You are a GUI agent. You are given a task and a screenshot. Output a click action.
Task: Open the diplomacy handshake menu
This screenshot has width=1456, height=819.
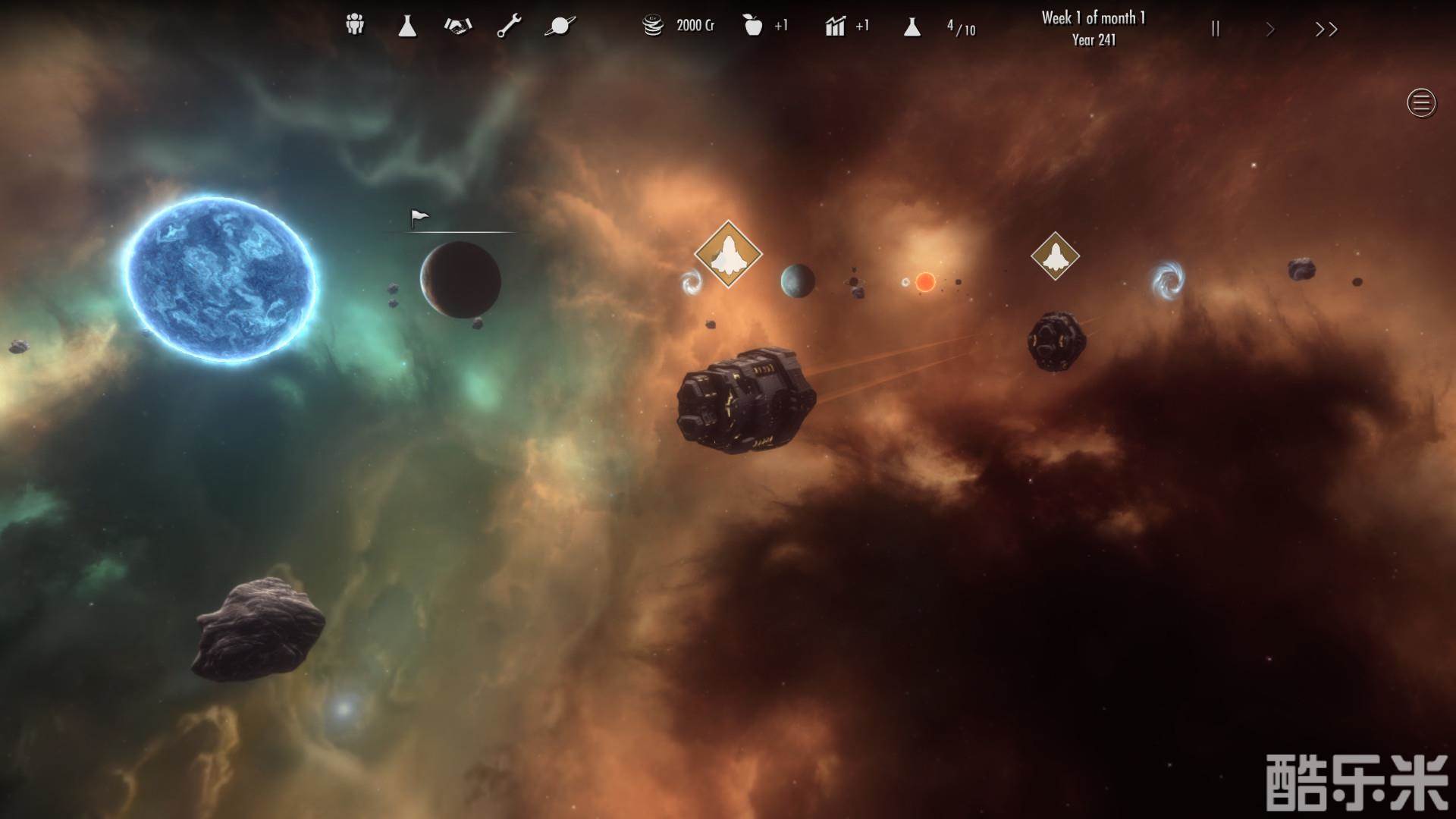(x=458, y=27)
